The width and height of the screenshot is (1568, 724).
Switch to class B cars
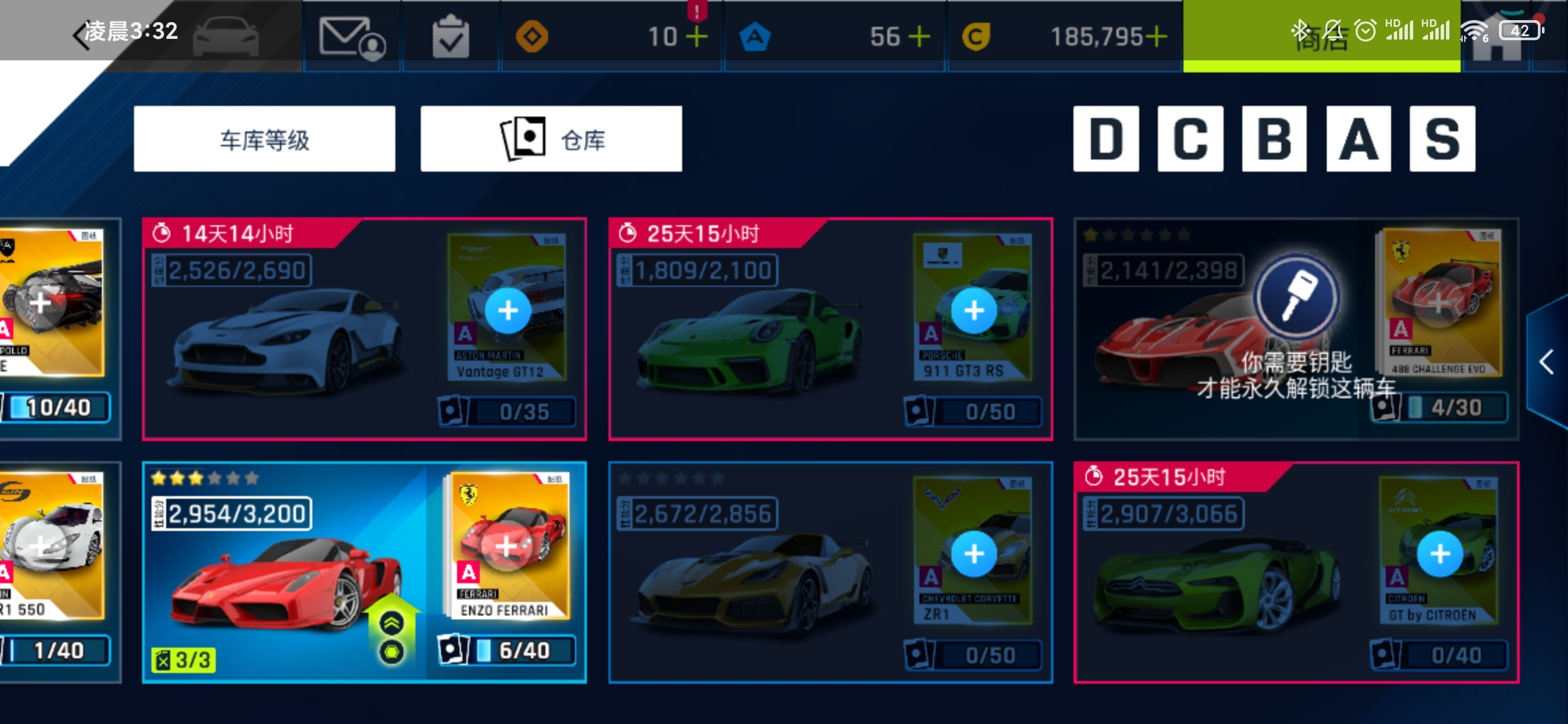[x=1274, y=139]
